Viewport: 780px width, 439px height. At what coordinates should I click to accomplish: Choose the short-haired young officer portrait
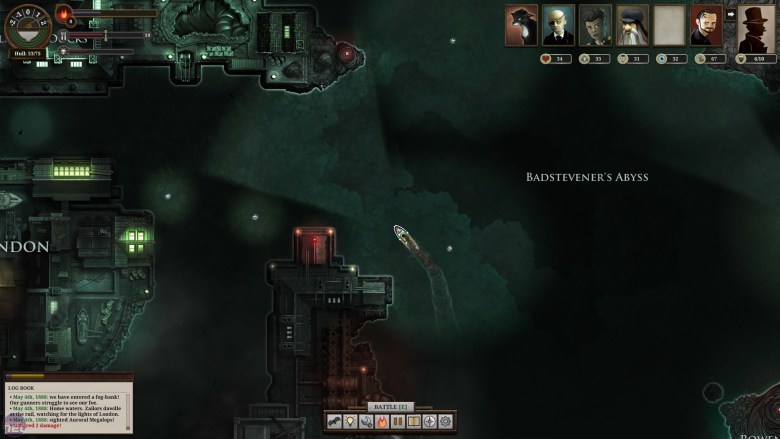pyautogui.click(x=595, y=25)
